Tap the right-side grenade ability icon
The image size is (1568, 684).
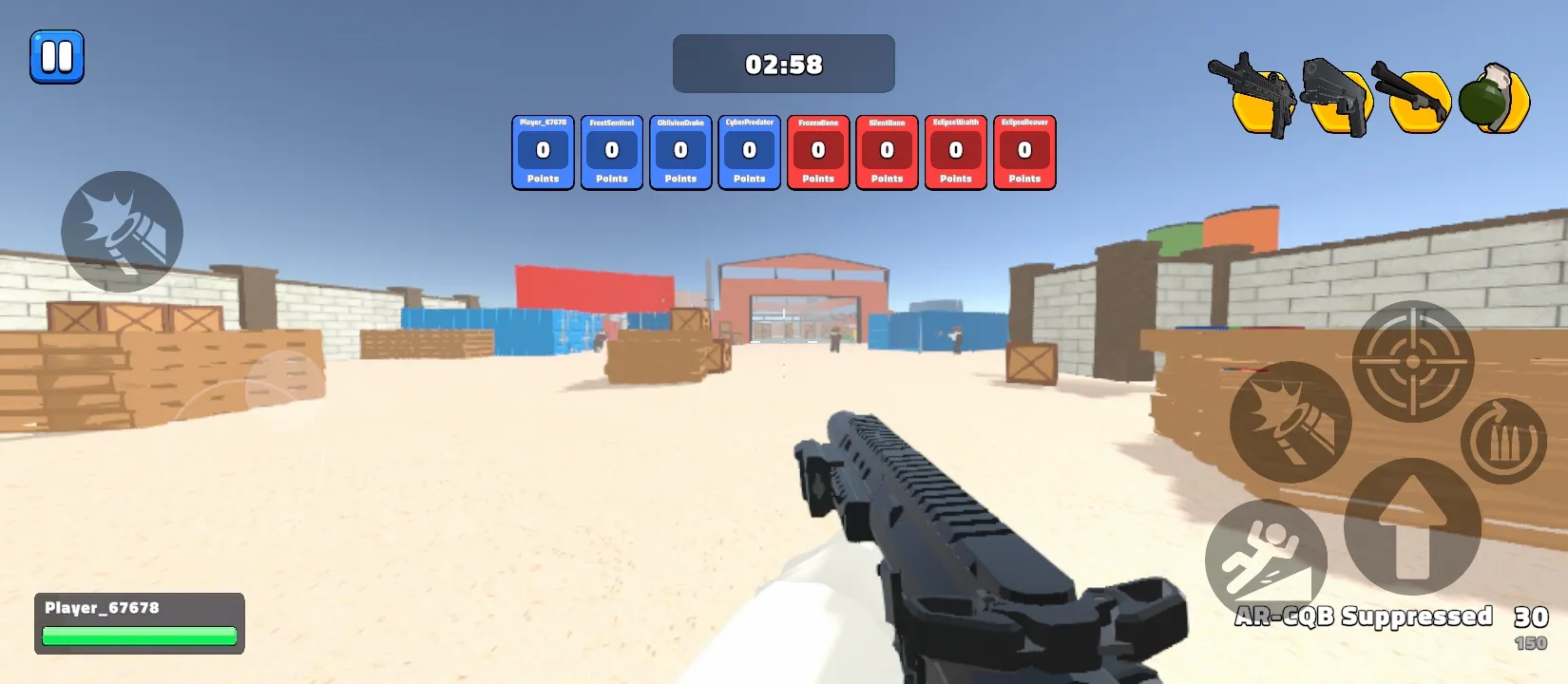pos(1290,421)
